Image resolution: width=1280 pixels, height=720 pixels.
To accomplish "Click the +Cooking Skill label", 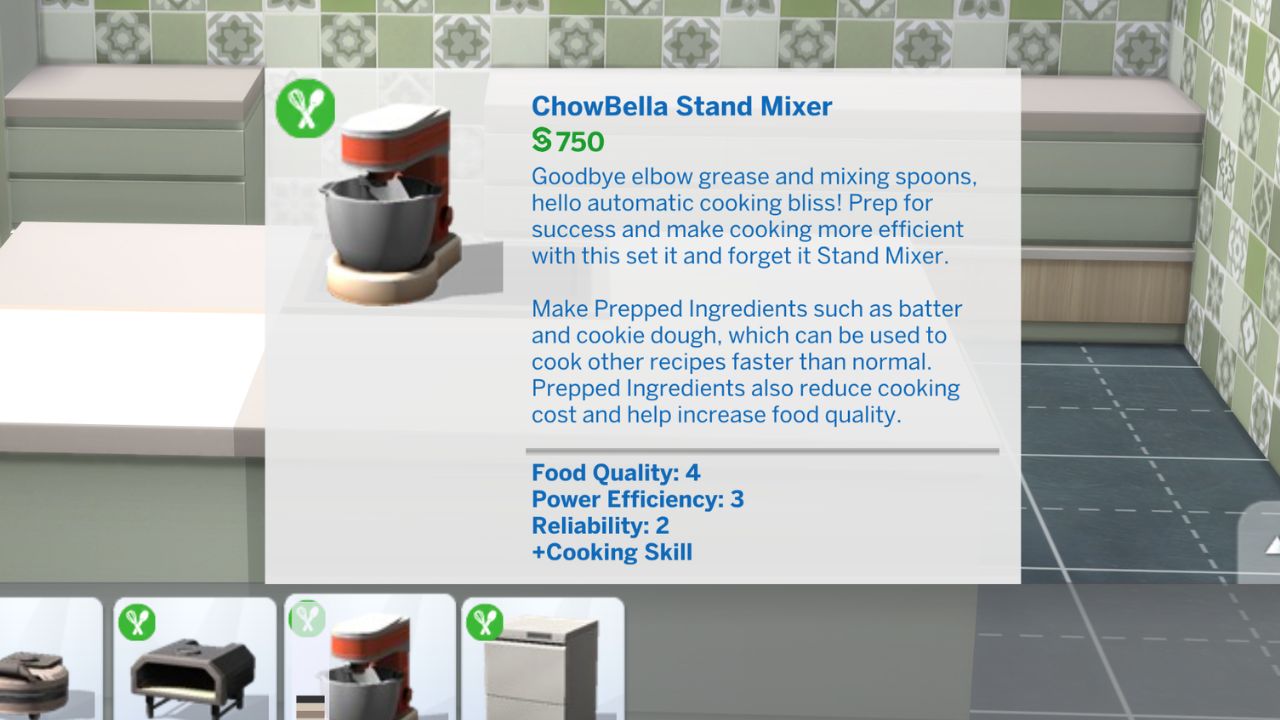I will point(611,551).
